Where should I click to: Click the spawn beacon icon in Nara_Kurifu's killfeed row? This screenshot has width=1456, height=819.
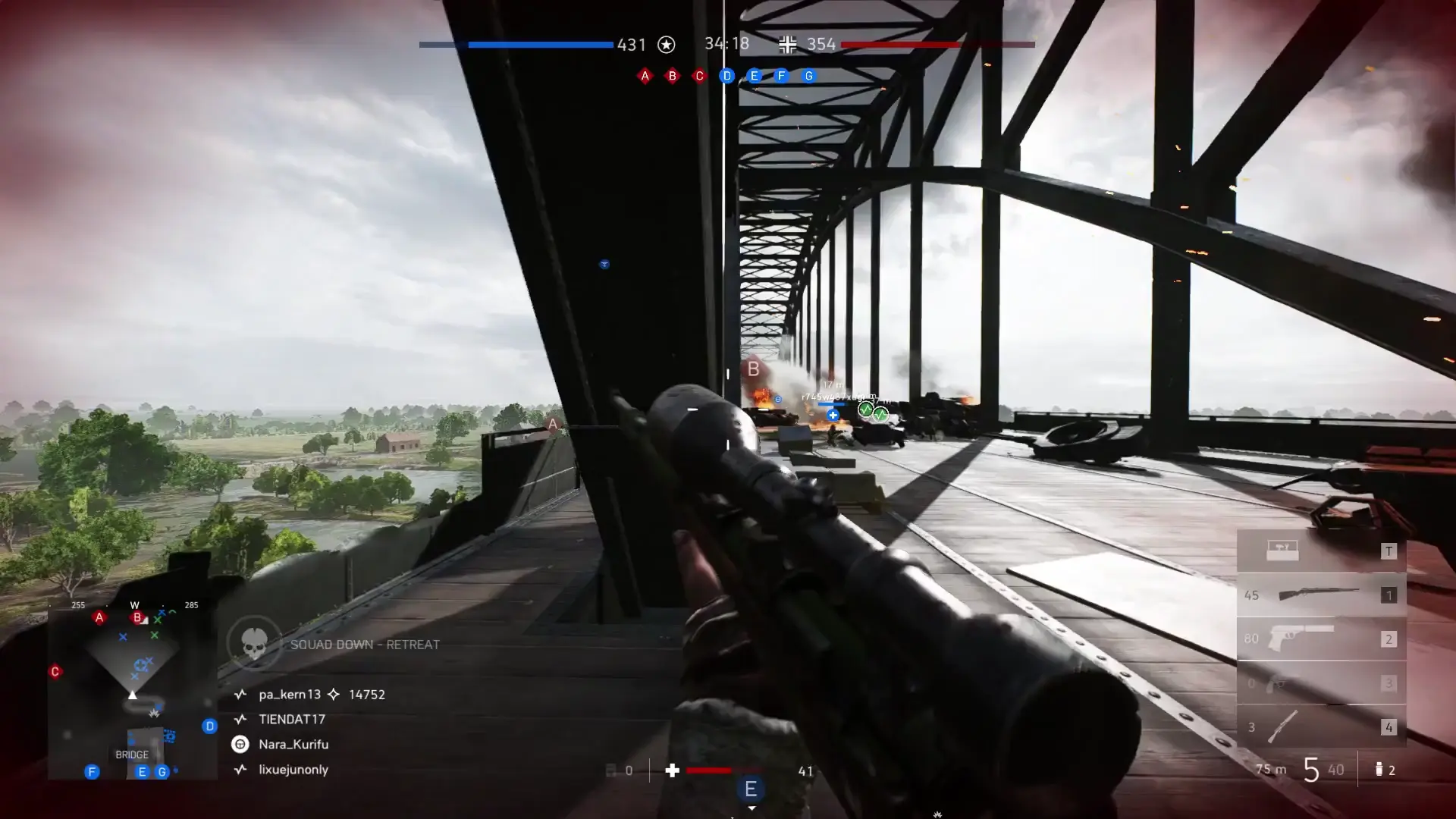pos(240,745)
